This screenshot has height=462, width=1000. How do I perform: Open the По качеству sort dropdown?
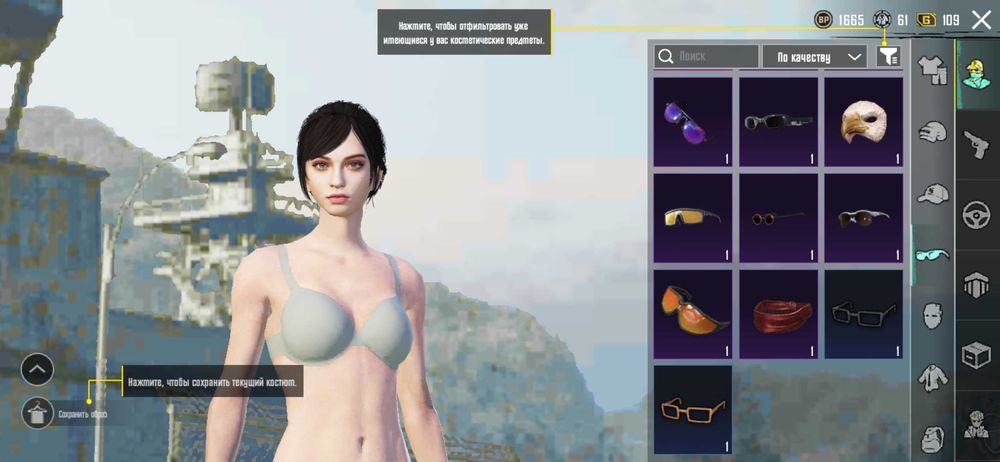(x=814, y=57)
